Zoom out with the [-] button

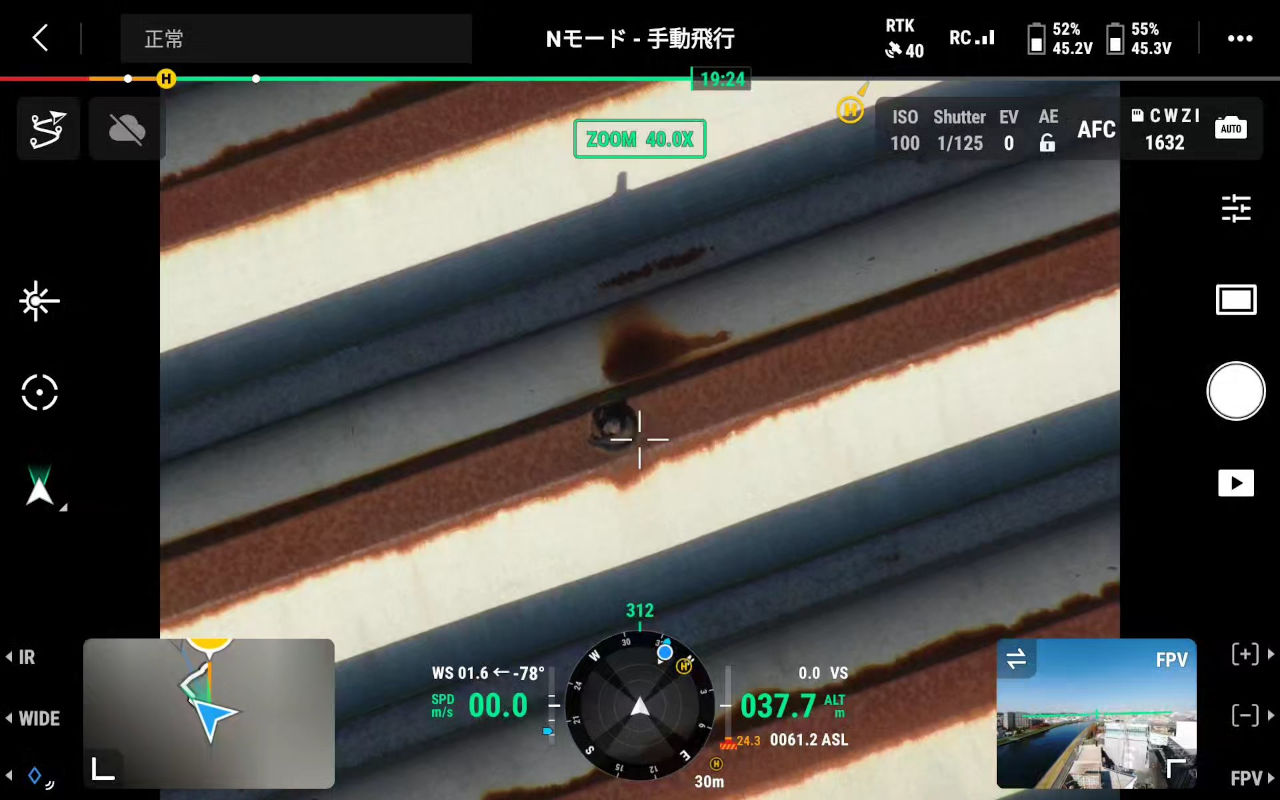[1245, 715]
